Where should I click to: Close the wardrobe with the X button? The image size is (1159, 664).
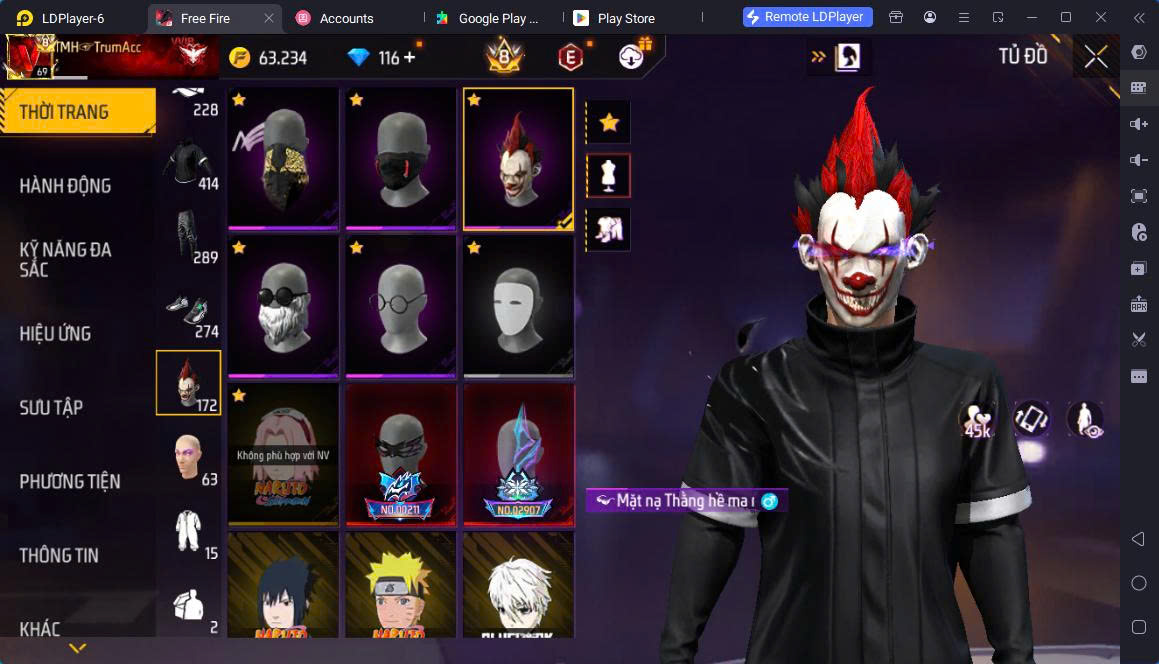1096,57
